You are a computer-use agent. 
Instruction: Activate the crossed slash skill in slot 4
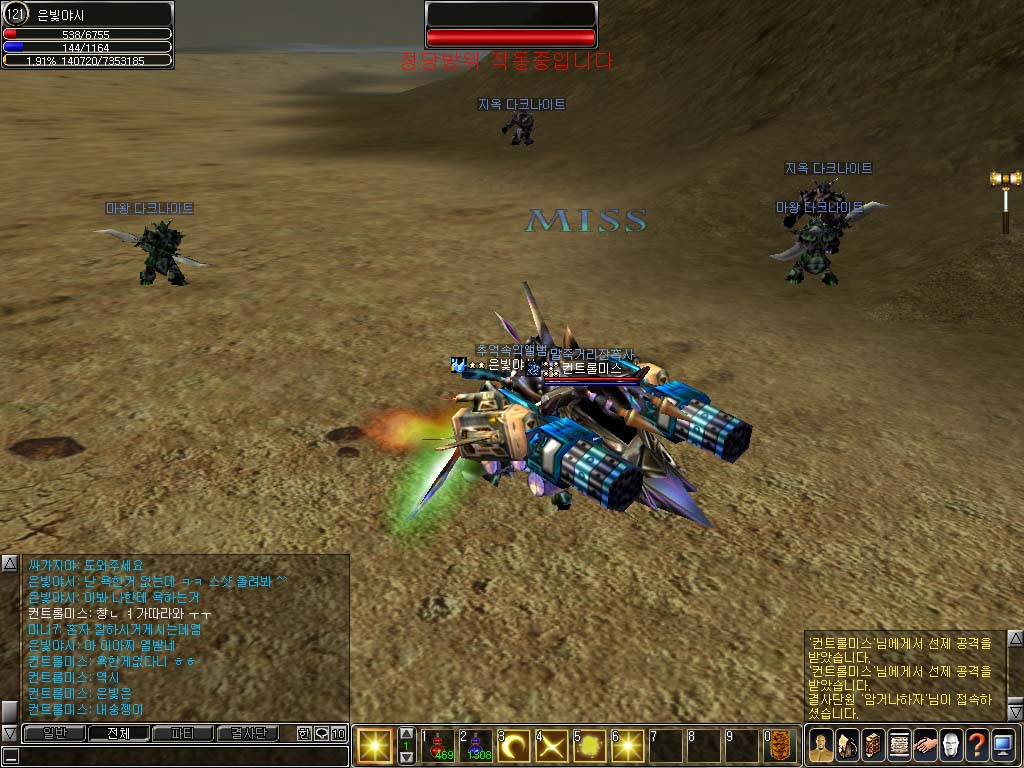554,746
